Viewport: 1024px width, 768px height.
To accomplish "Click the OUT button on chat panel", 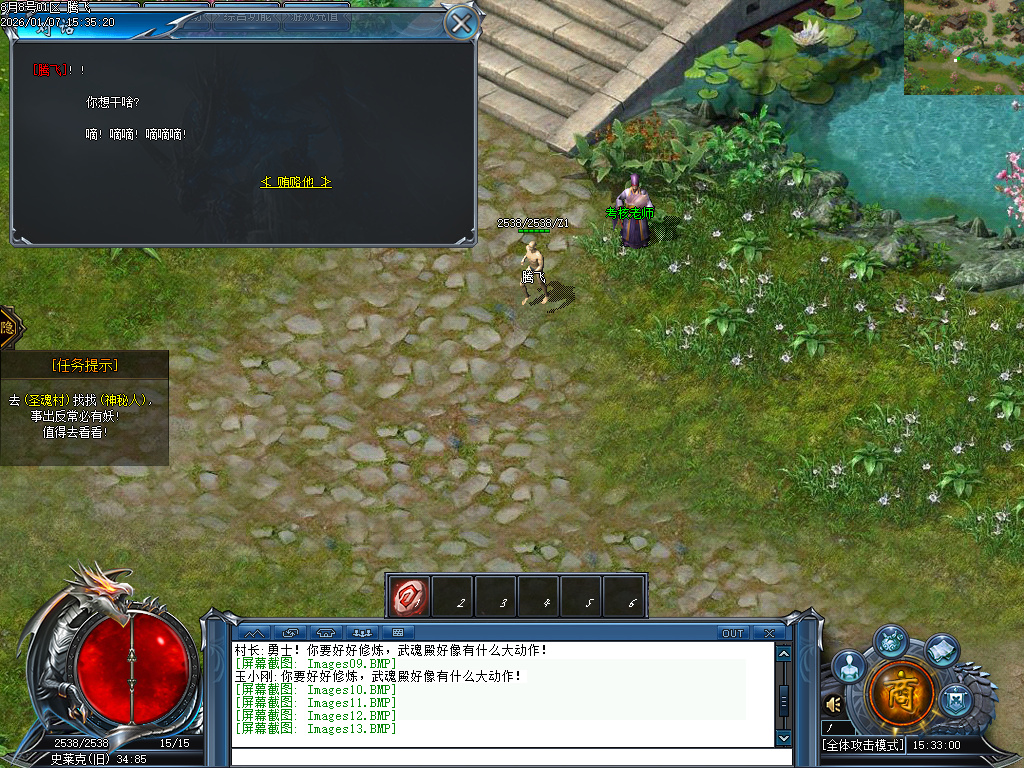I will [x=733, y=633].
